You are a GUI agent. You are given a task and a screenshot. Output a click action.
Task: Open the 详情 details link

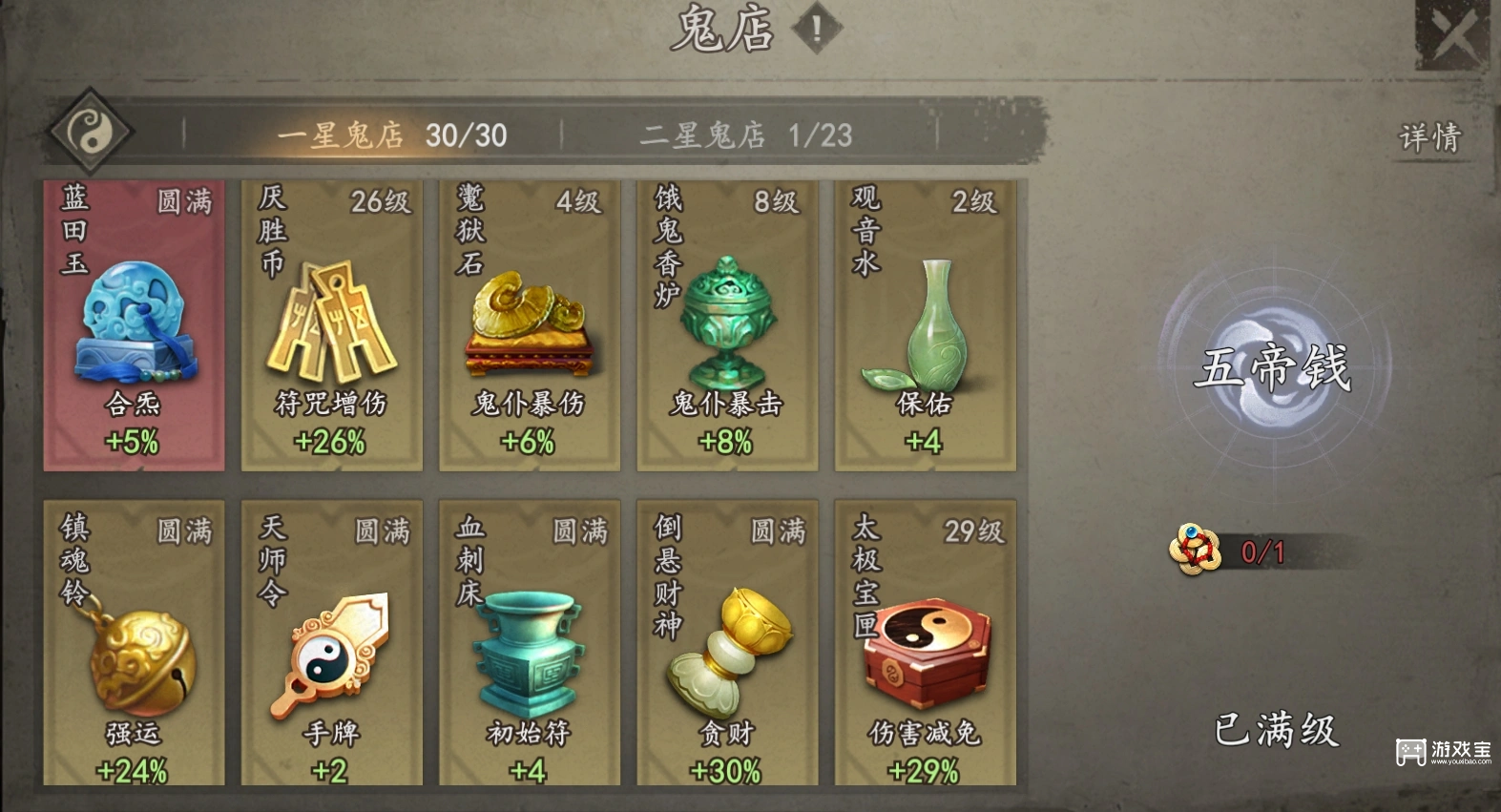pyautogui.click(x=1433, y=135)
